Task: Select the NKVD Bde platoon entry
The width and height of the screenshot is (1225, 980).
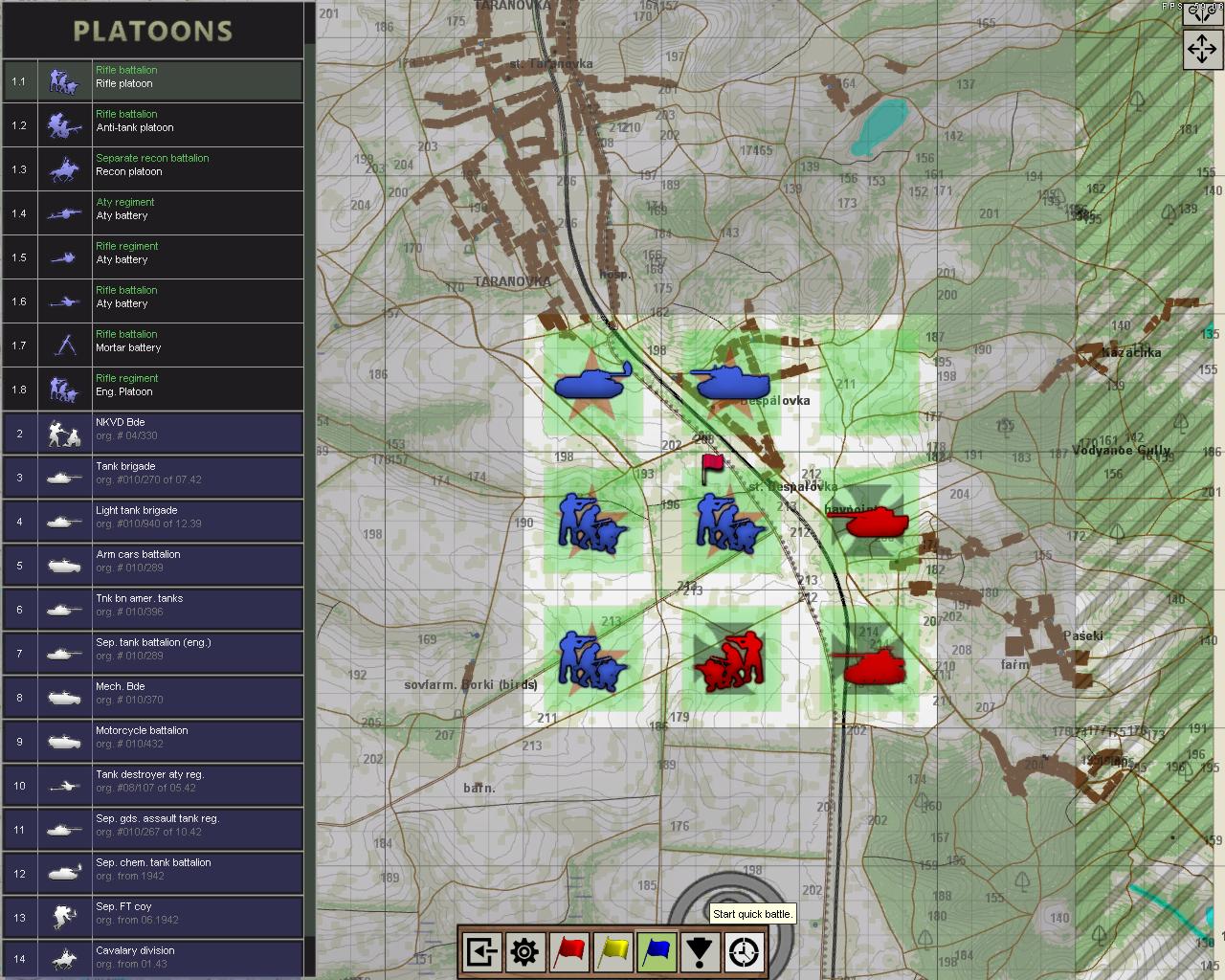Action: pos(153,433)
